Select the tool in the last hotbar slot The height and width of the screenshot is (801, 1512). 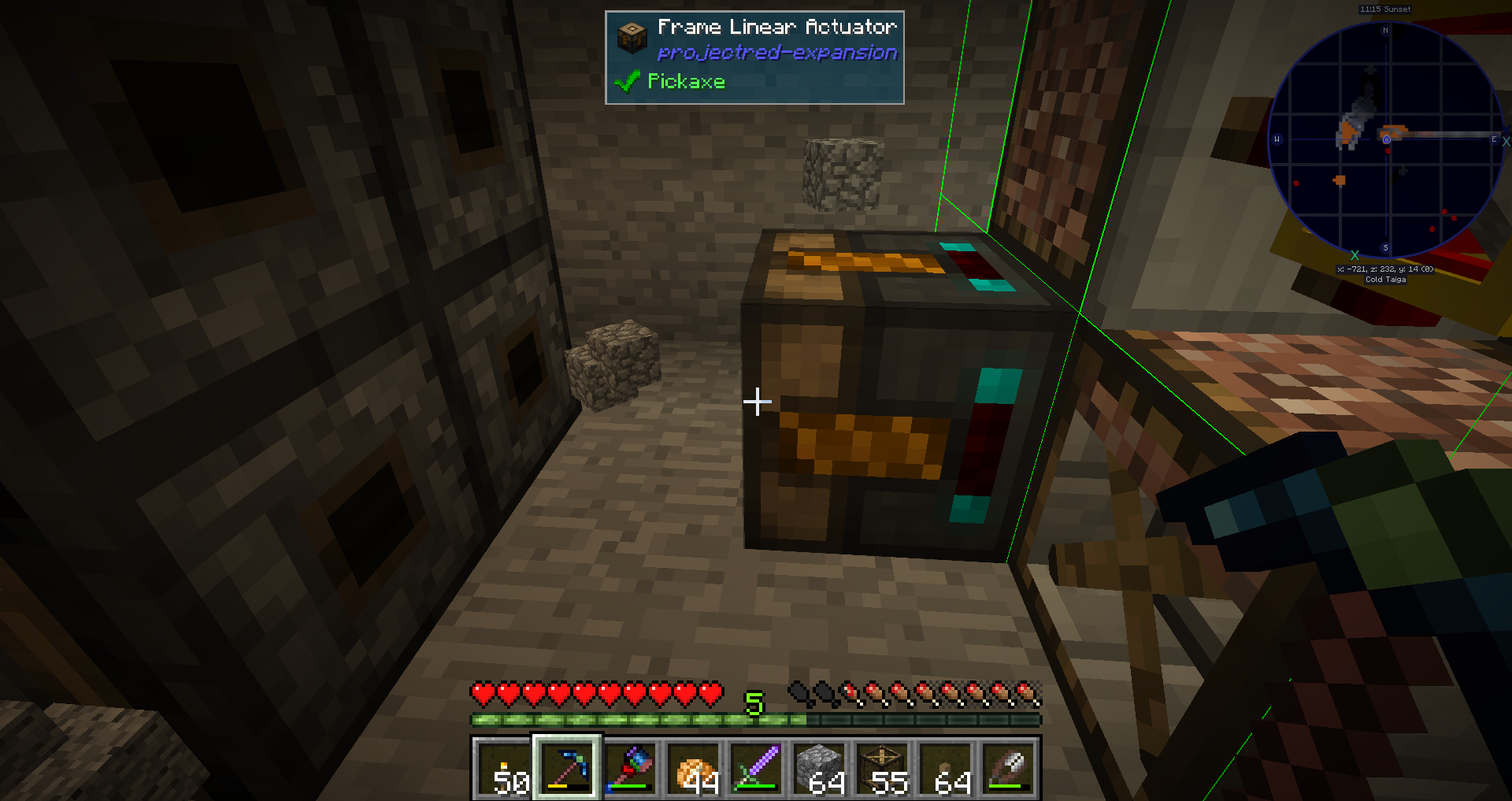1008,769
